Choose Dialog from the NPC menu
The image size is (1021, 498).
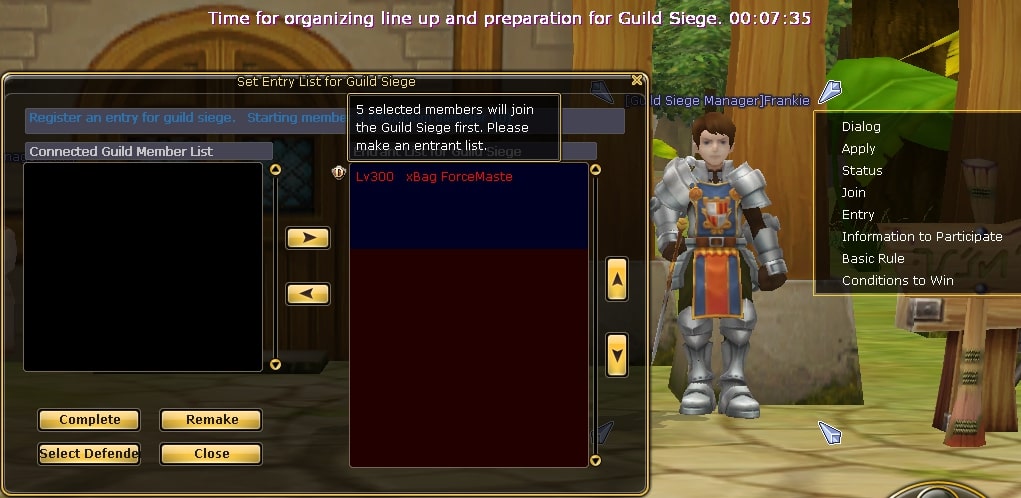[x=861, y=127]
